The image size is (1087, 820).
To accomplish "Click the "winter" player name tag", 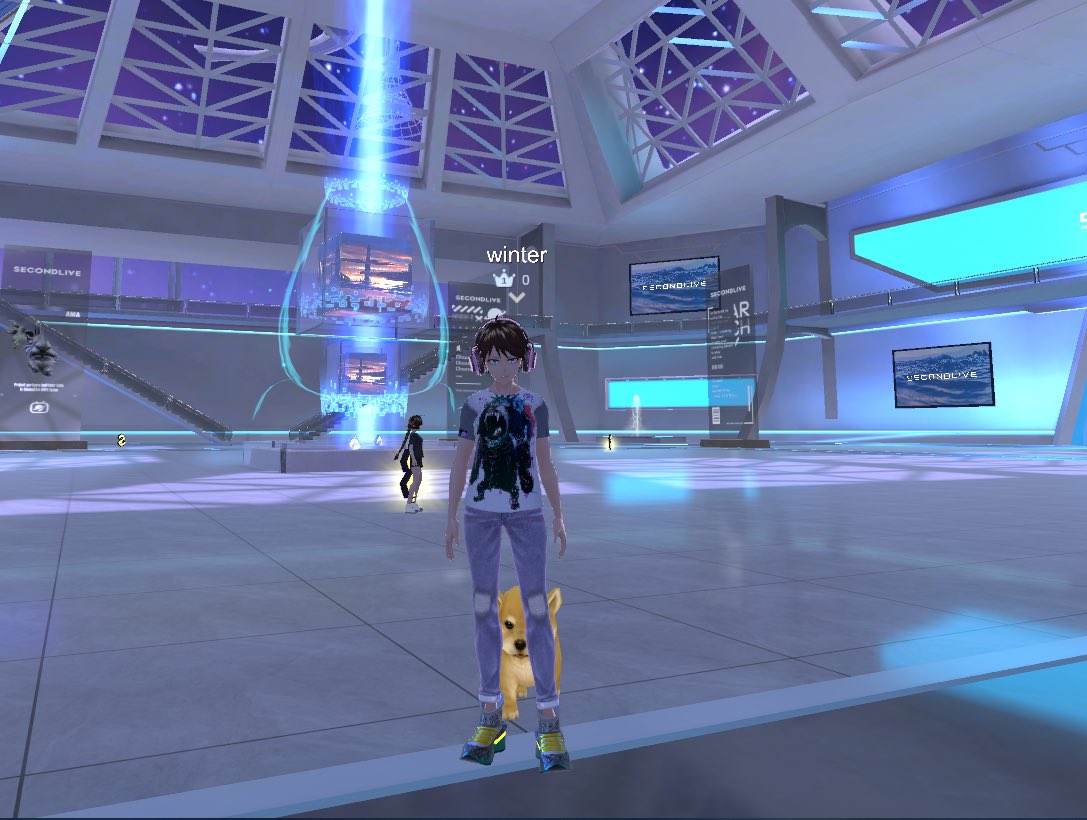I will click(516, 255).
